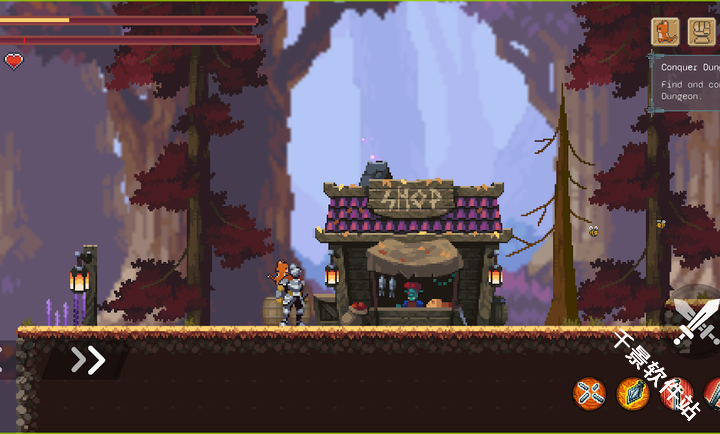720x434 pixels.
Task: Use the blue crystal shield skill
Action: point(633,393)
